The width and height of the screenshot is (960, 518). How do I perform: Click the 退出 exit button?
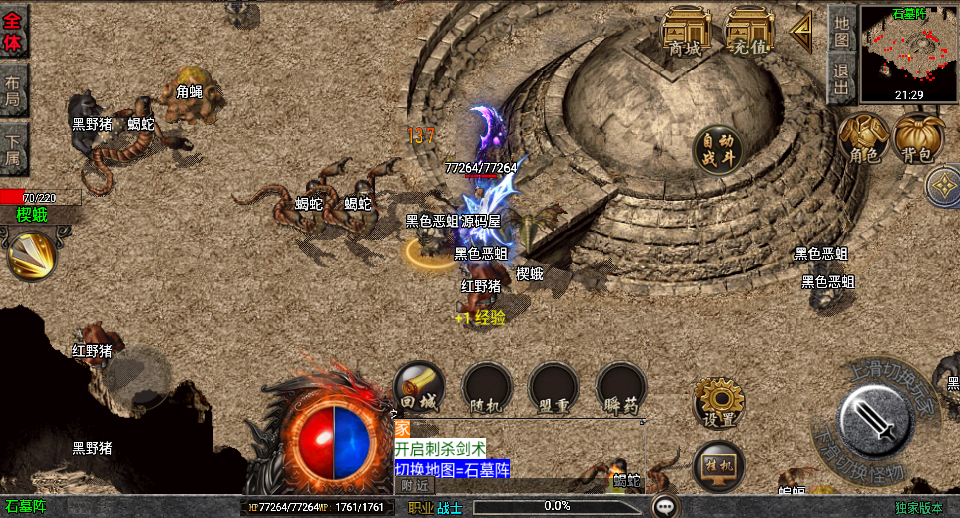[842, 79]
